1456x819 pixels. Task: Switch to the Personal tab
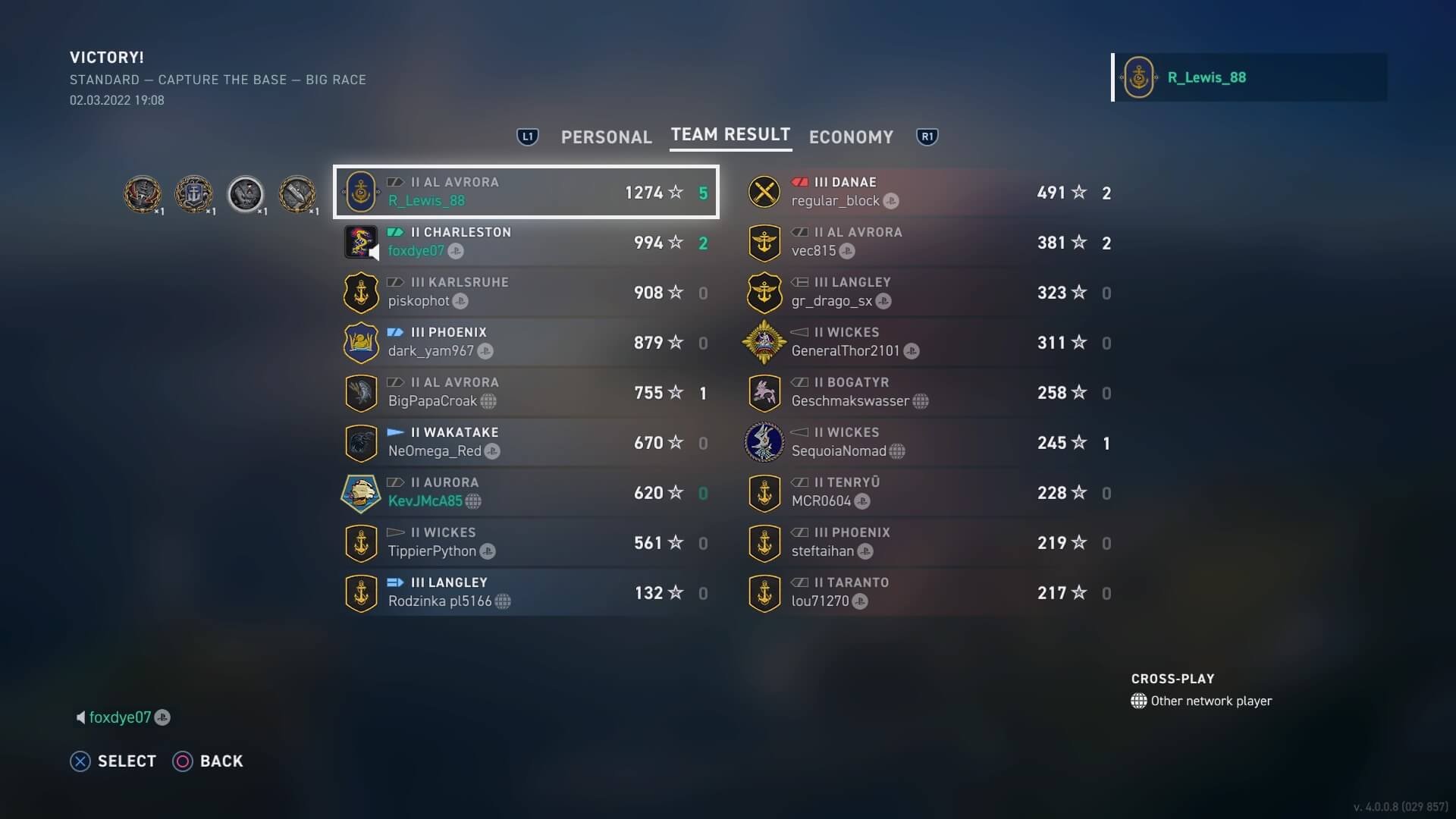coord(607,136)
